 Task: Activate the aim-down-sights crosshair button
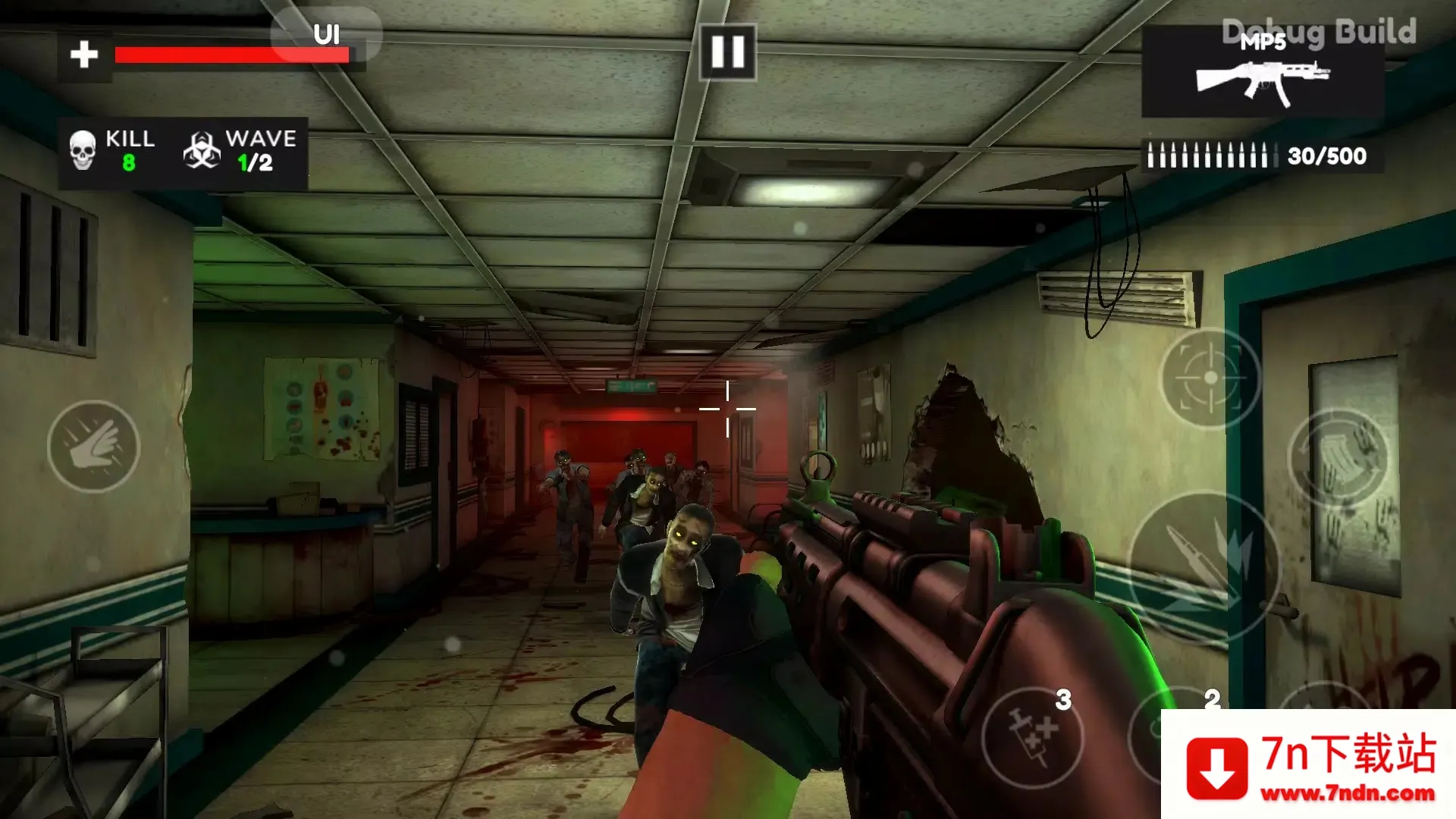coord(1210,378)
